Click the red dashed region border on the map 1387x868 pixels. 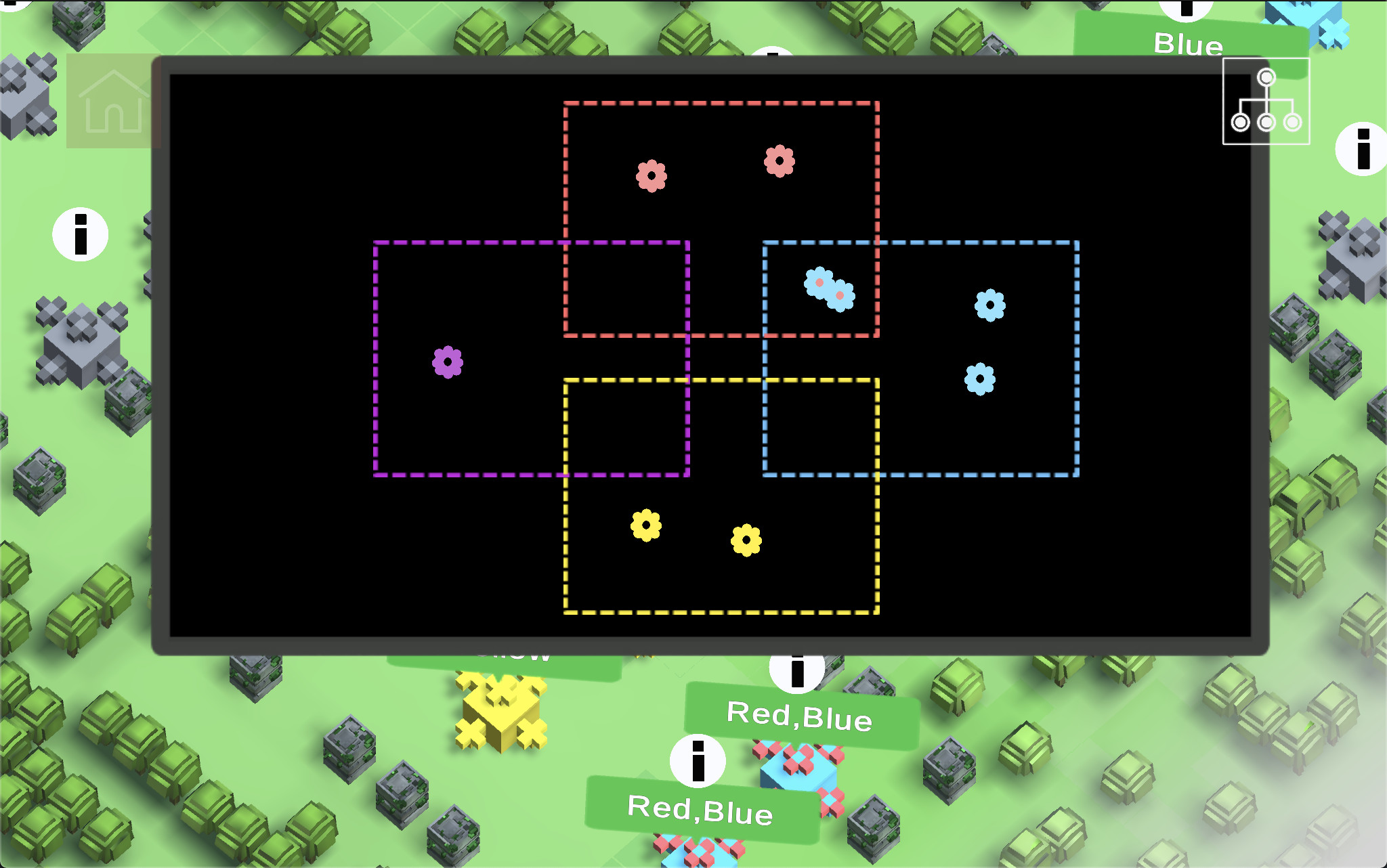pyautogui.click(x=721, y=104)
